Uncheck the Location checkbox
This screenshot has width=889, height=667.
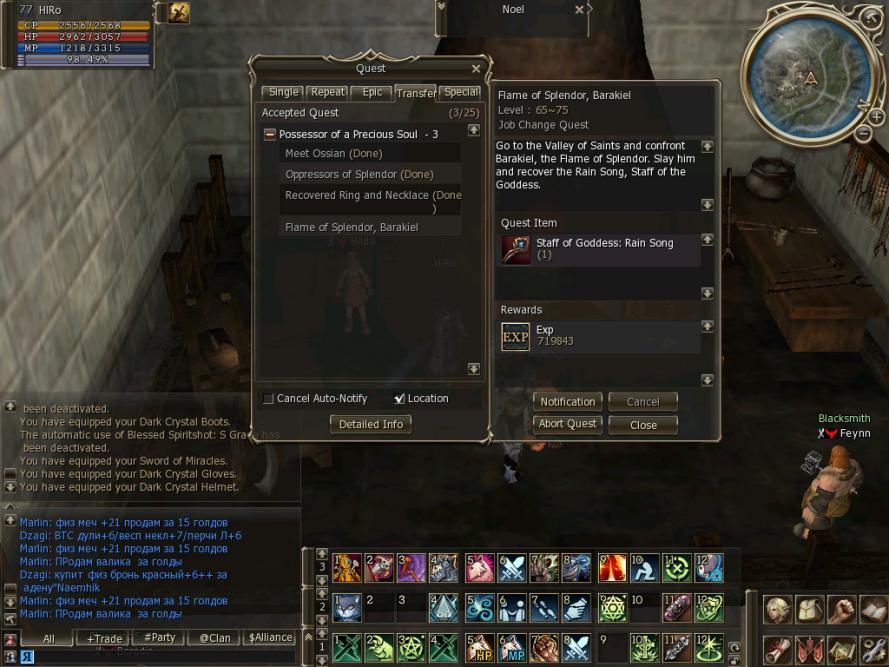point(400,399)
